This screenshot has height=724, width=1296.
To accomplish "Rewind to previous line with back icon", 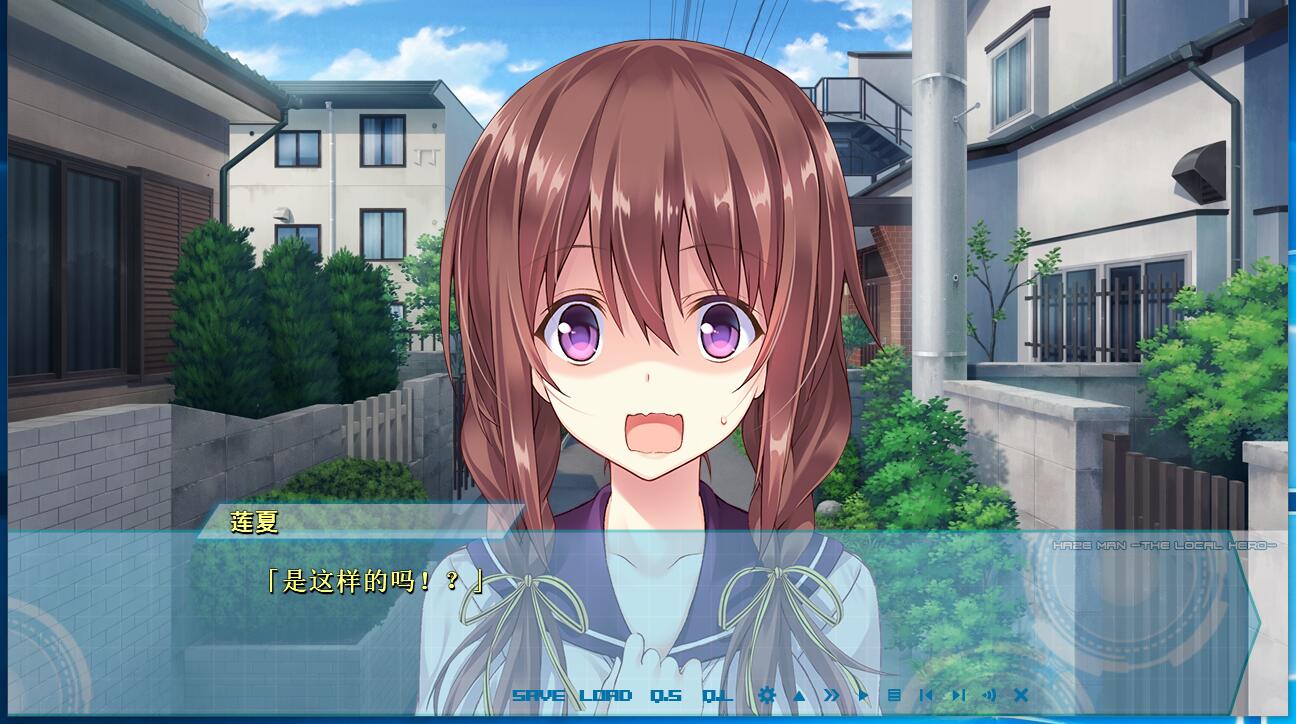I will [x=927, y=695].
